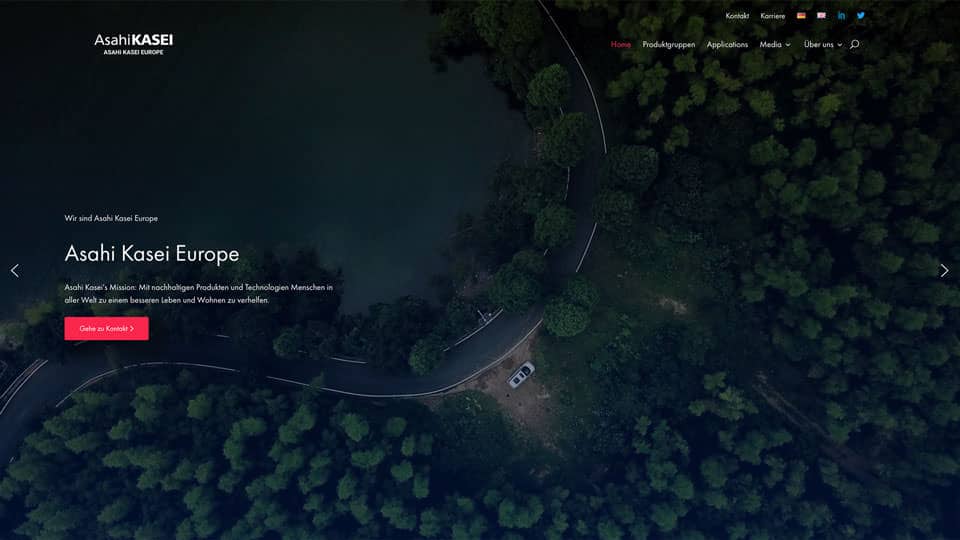Select Applications in the navigation bar
960x540 pixels.
tap(727, 45)
